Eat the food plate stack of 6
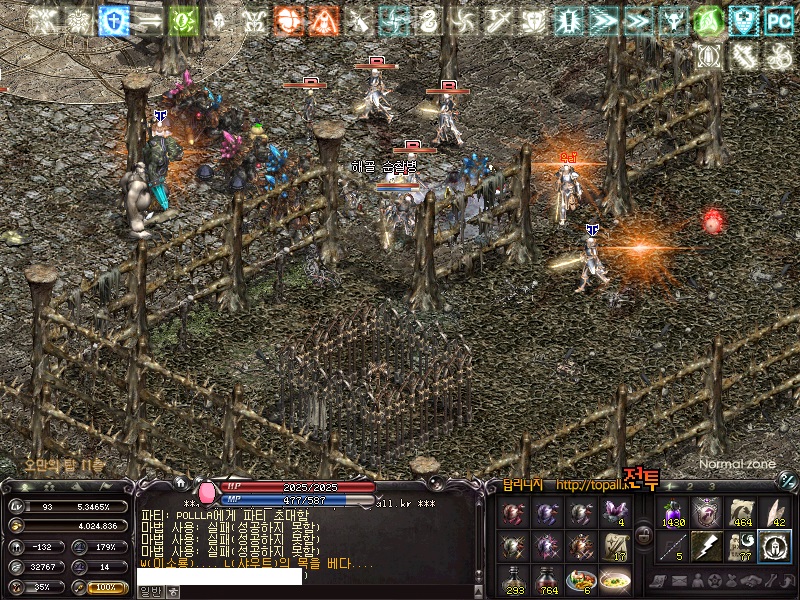 [581, 580]
